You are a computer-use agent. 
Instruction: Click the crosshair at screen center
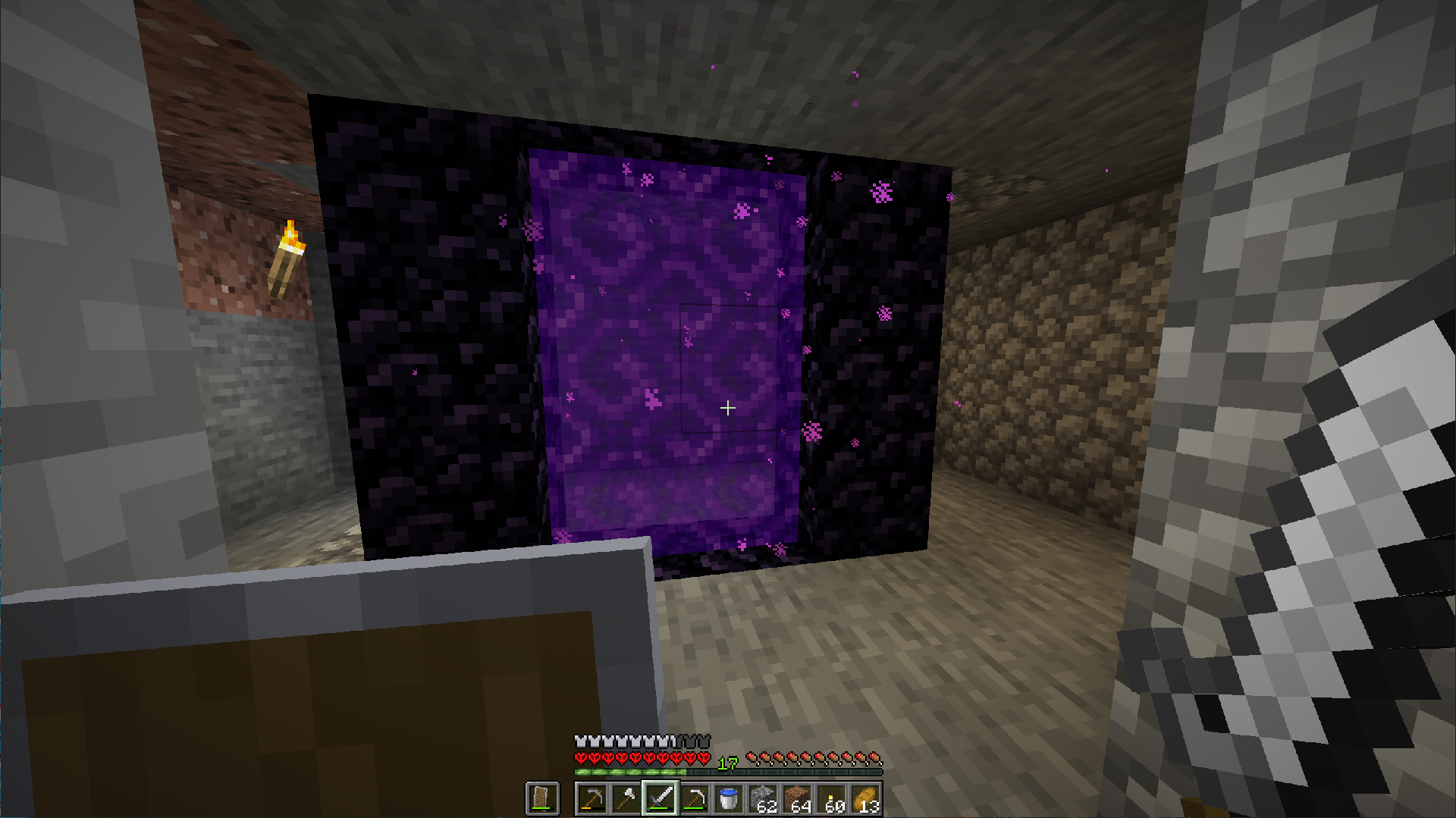(728, 409)
